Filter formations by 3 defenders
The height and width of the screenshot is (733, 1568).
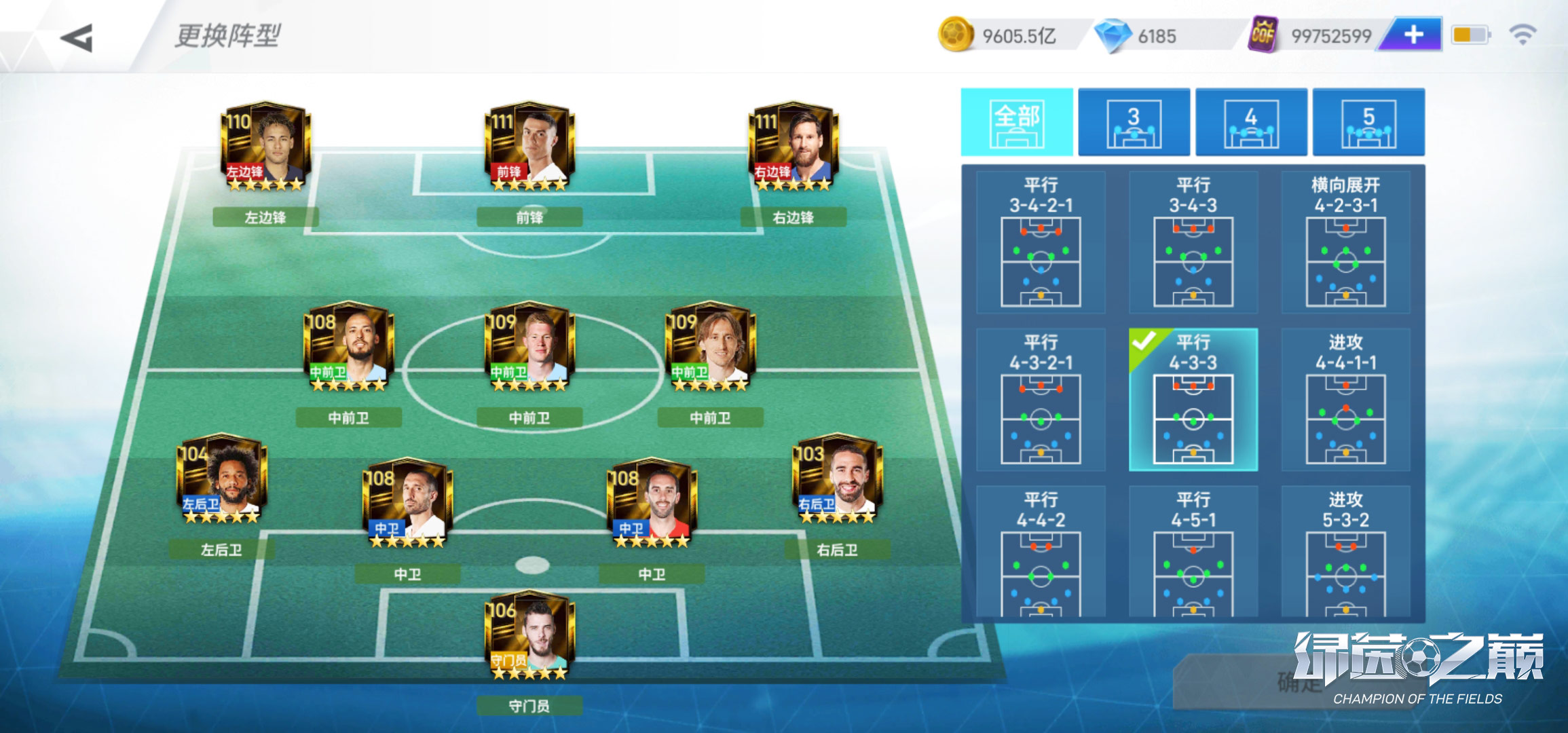(x=1134, y=123)
